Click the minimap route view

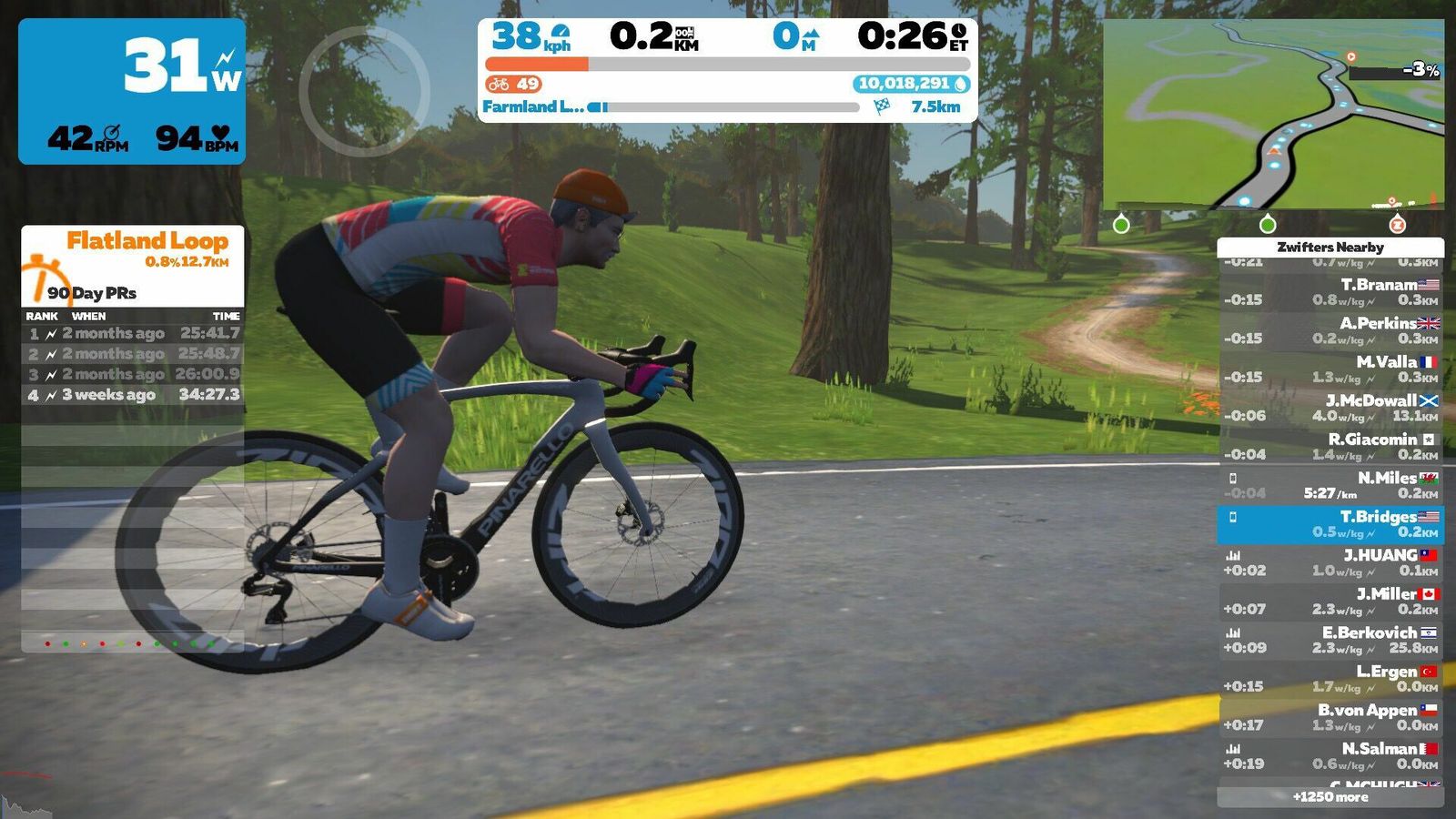pos(1273,114)
